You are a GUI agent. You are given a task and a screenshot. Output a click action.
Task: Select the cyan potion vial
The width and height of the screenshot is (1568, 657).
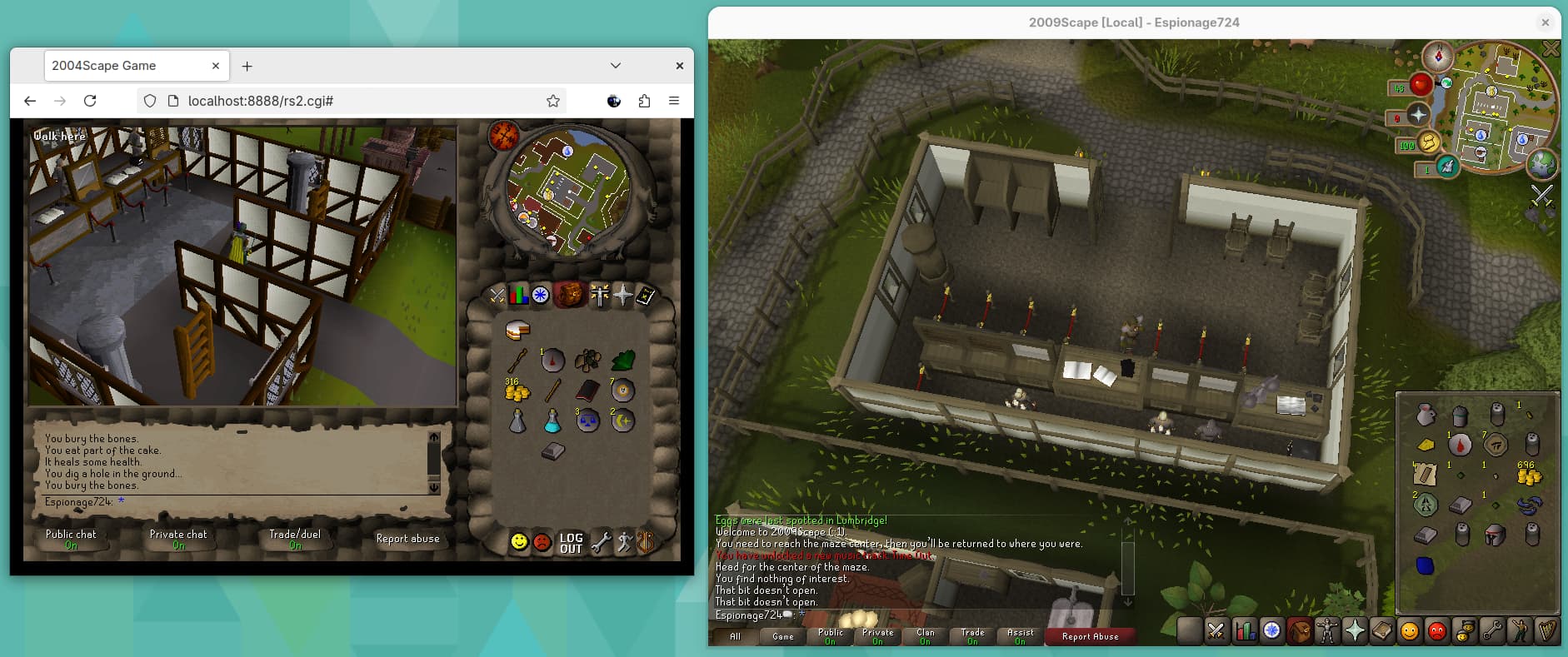click(552, 421)
